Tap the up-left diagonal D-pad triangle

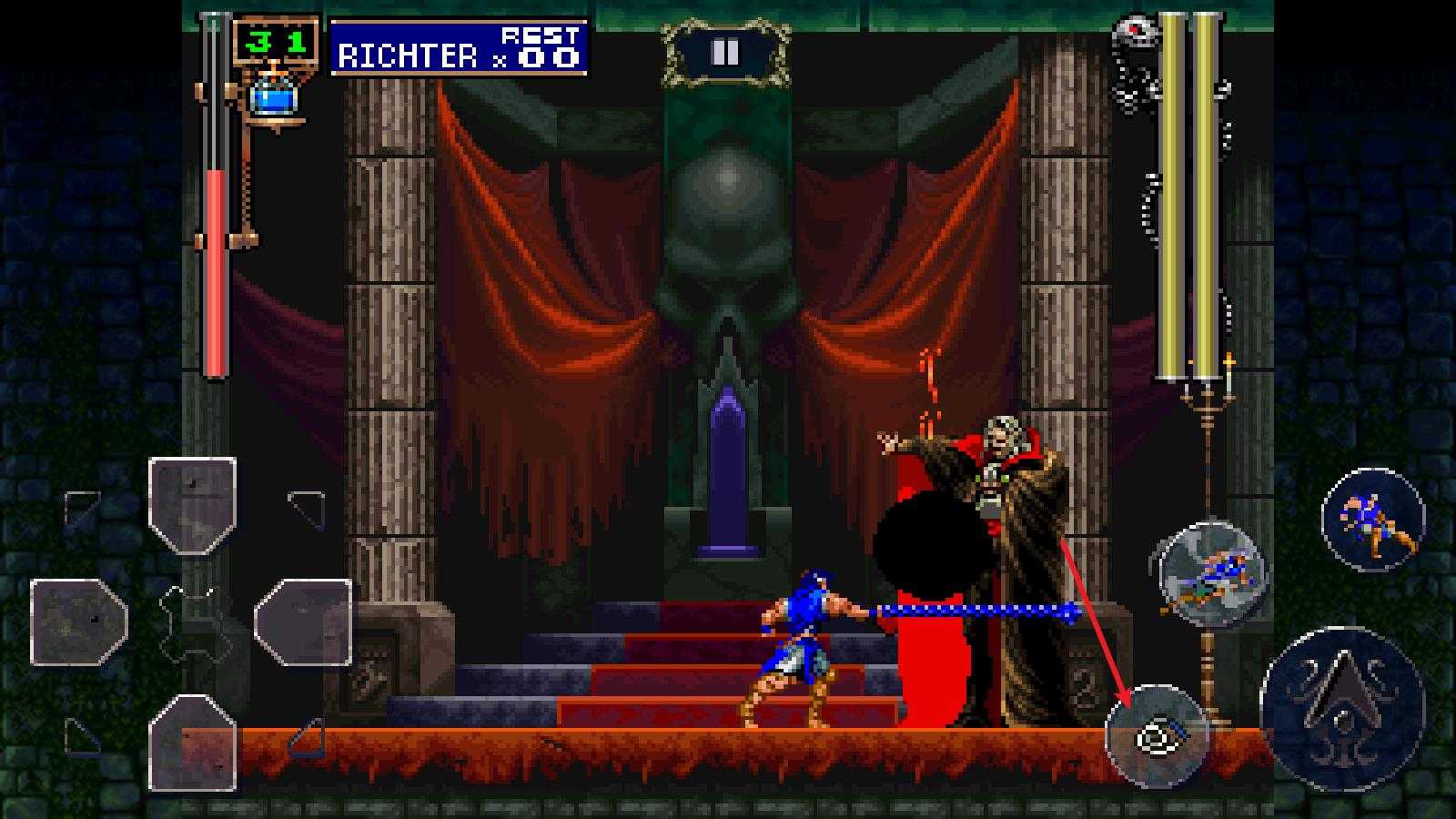[x=82, y=508]
